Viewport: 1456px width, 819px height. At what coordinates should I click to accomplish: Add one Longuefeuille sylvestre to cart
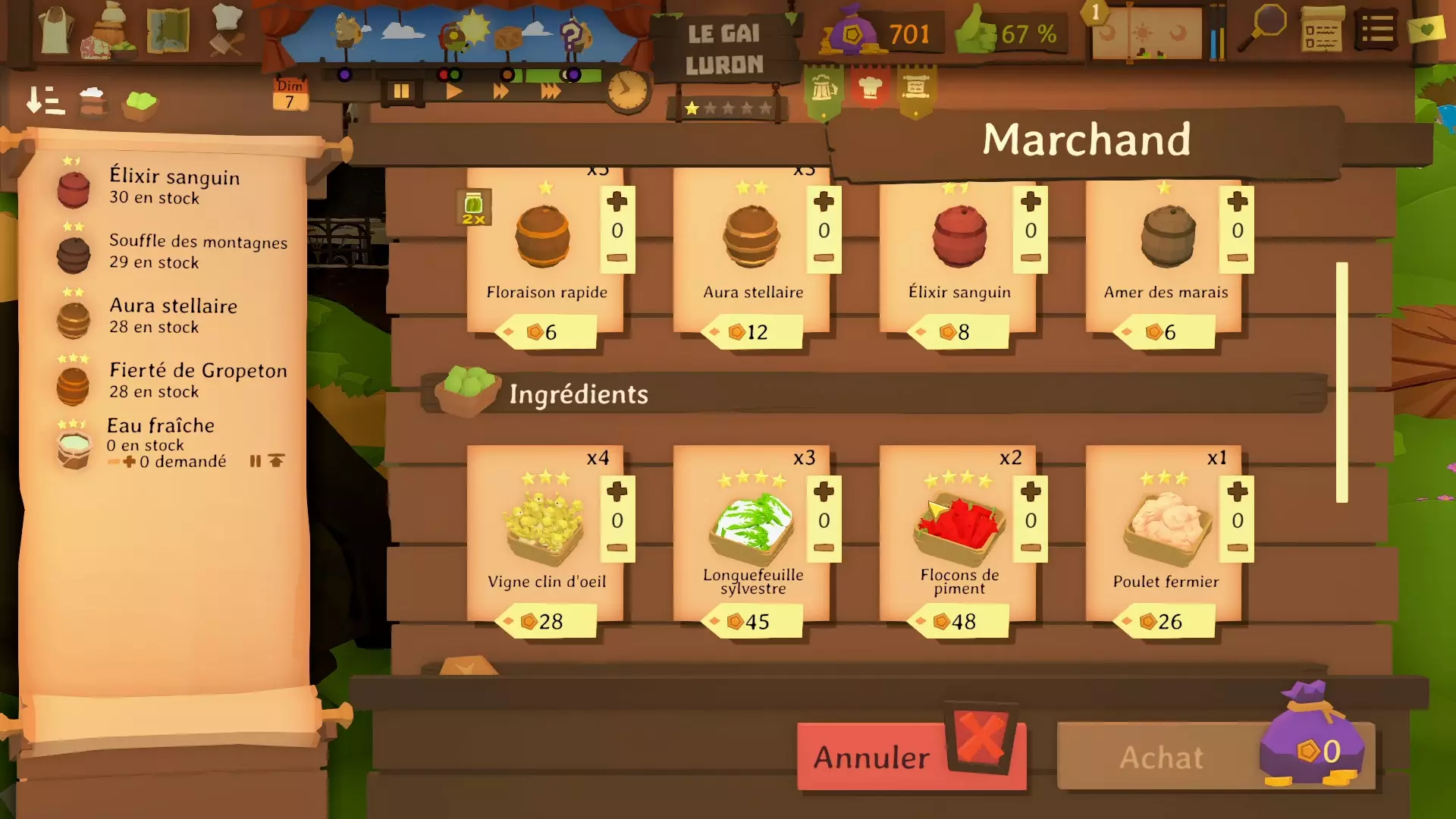[x=824, y=492]
